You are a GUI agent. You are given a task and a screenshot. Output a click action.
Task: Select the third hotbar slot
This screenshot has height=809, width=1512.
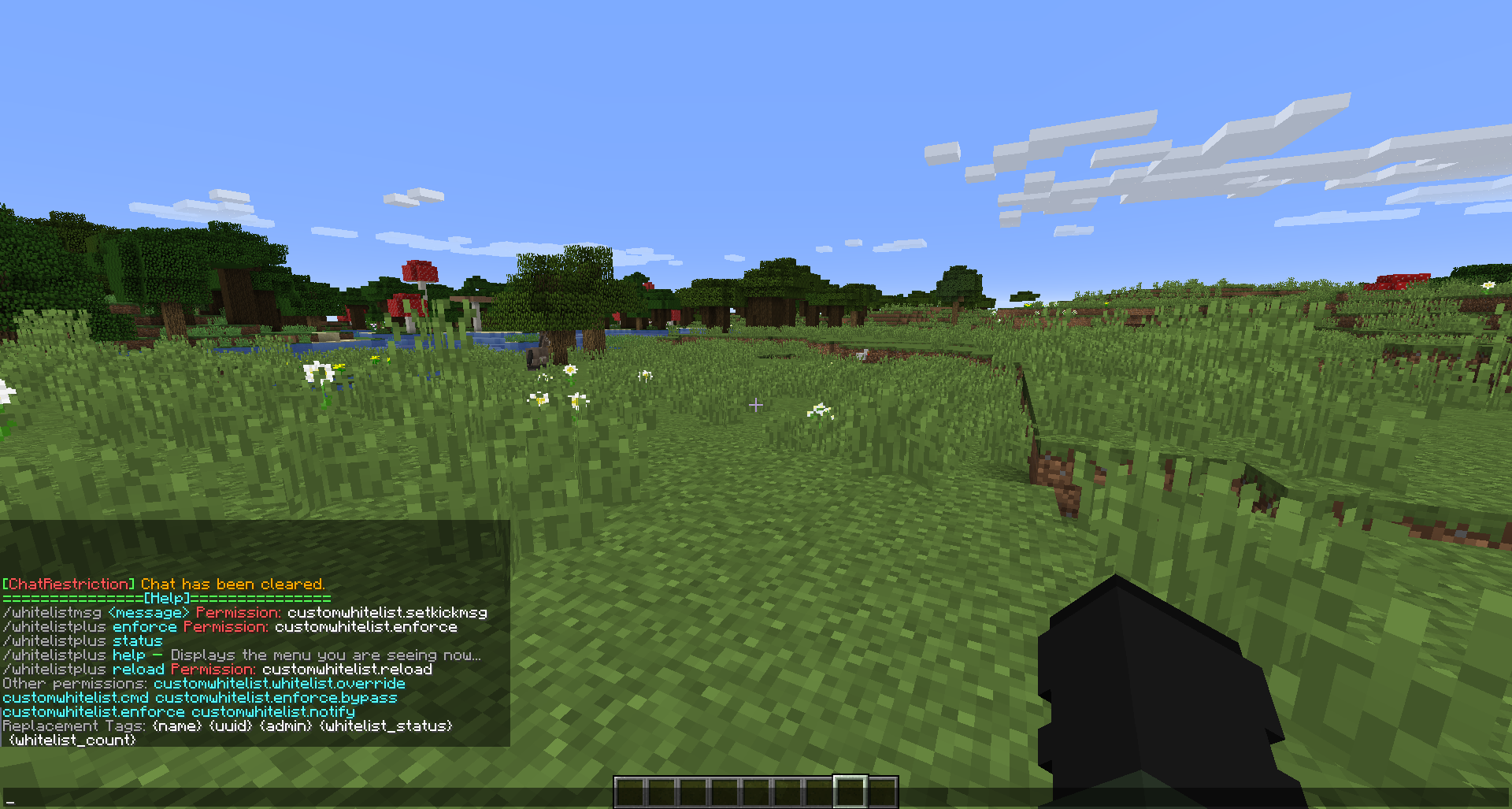pos(693,792)
